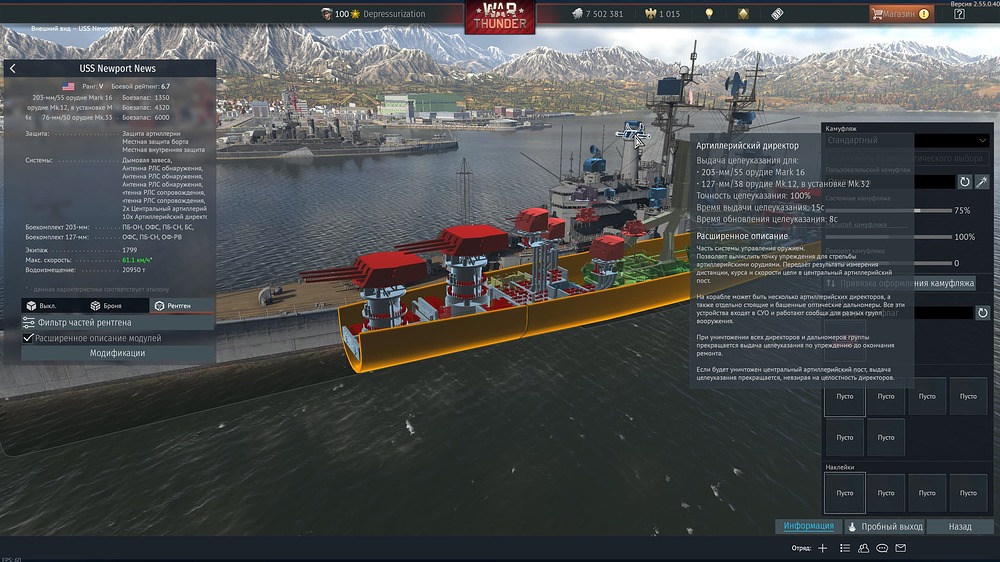Toggle Расширенное описание модулей checkbox
This screenshot has width=1000, height=562.
[28, 338]
